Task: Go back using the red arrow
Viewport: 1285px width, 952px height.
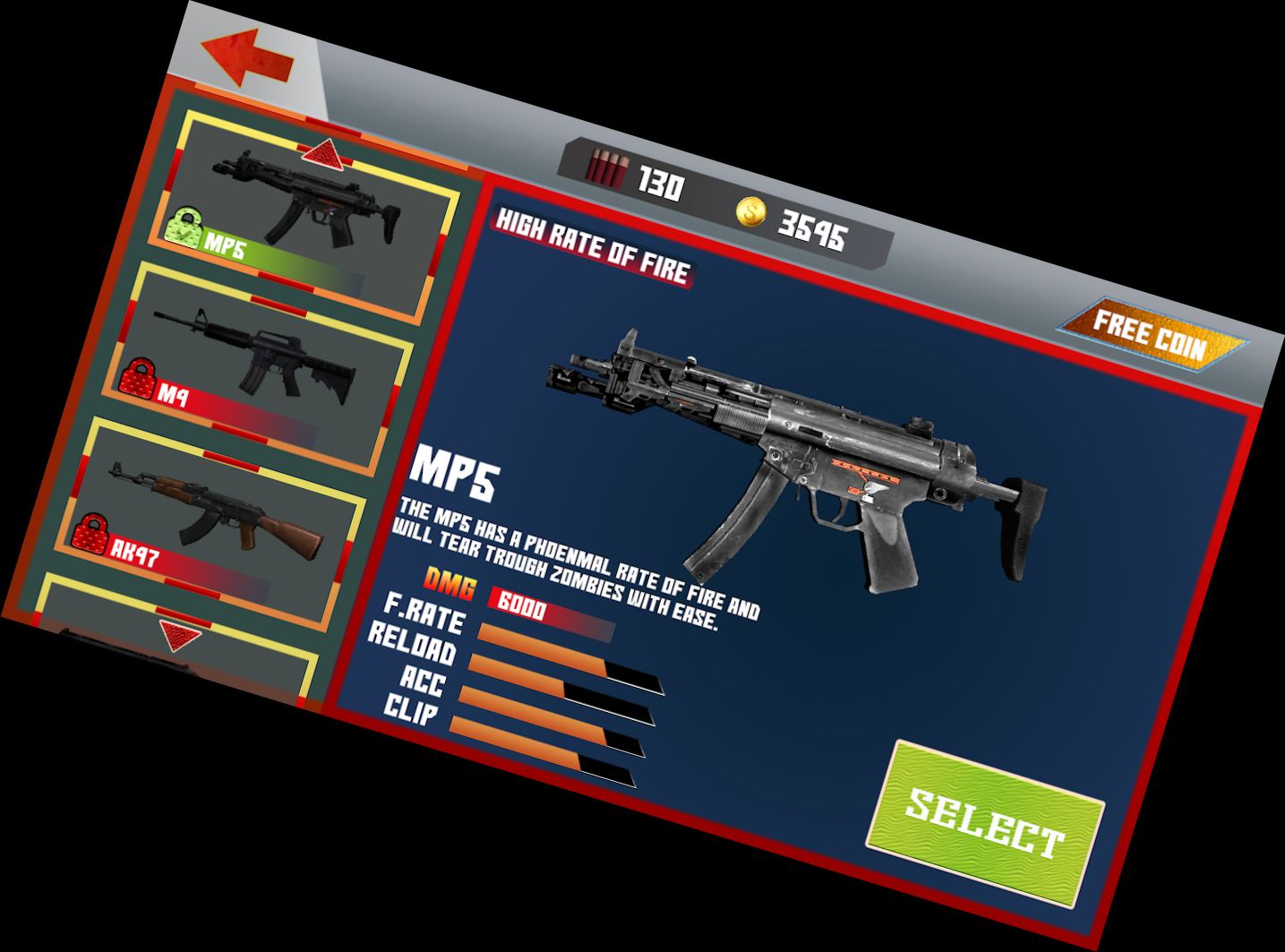Action: [248, 58]
